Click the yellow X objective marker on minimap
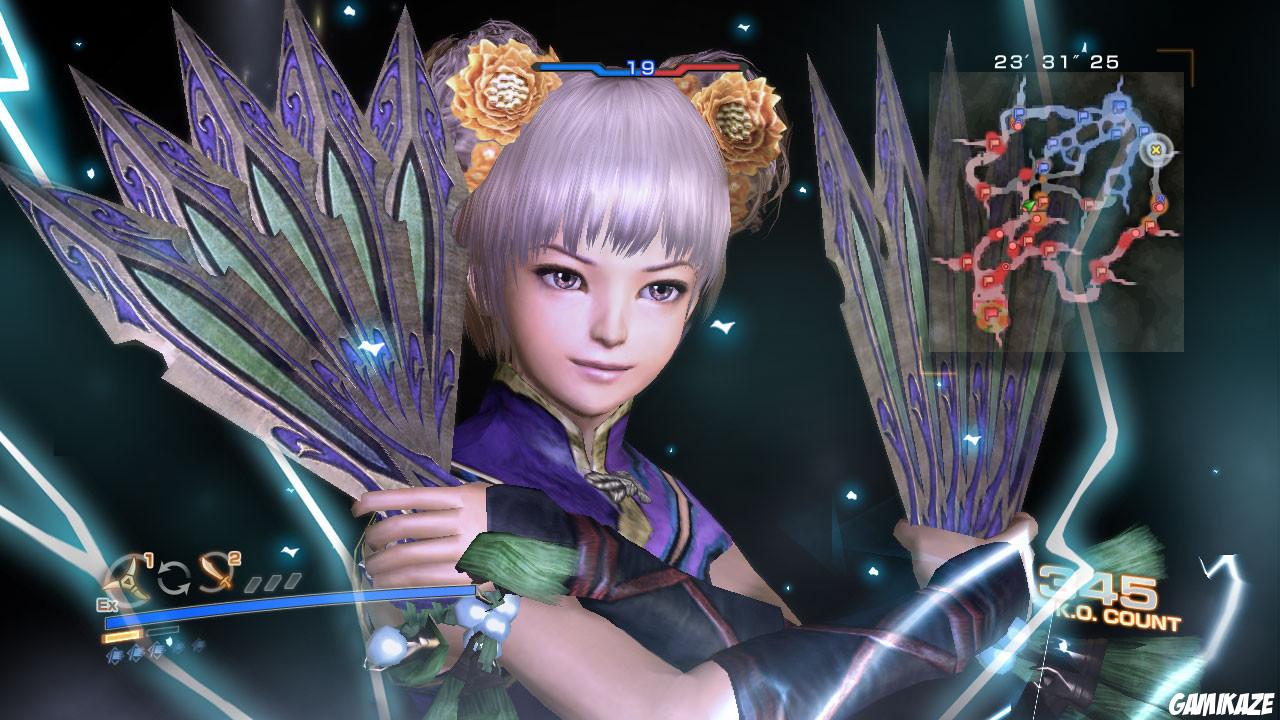The height and width of the screenshot is (720, 1280). tap(1155, 151)
